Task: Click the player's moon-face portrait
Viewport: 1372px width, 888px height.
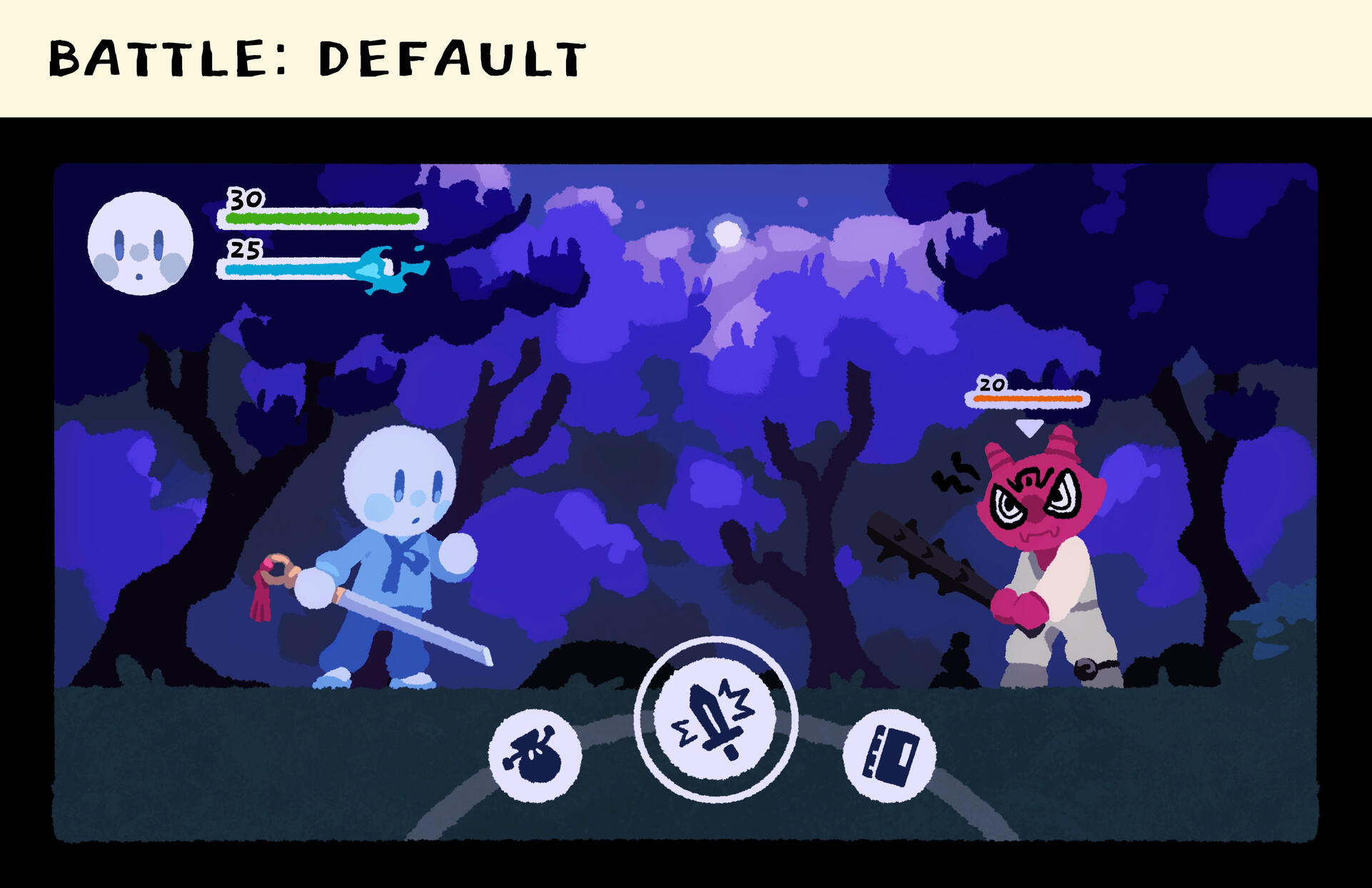Action: tap(140, 243)
